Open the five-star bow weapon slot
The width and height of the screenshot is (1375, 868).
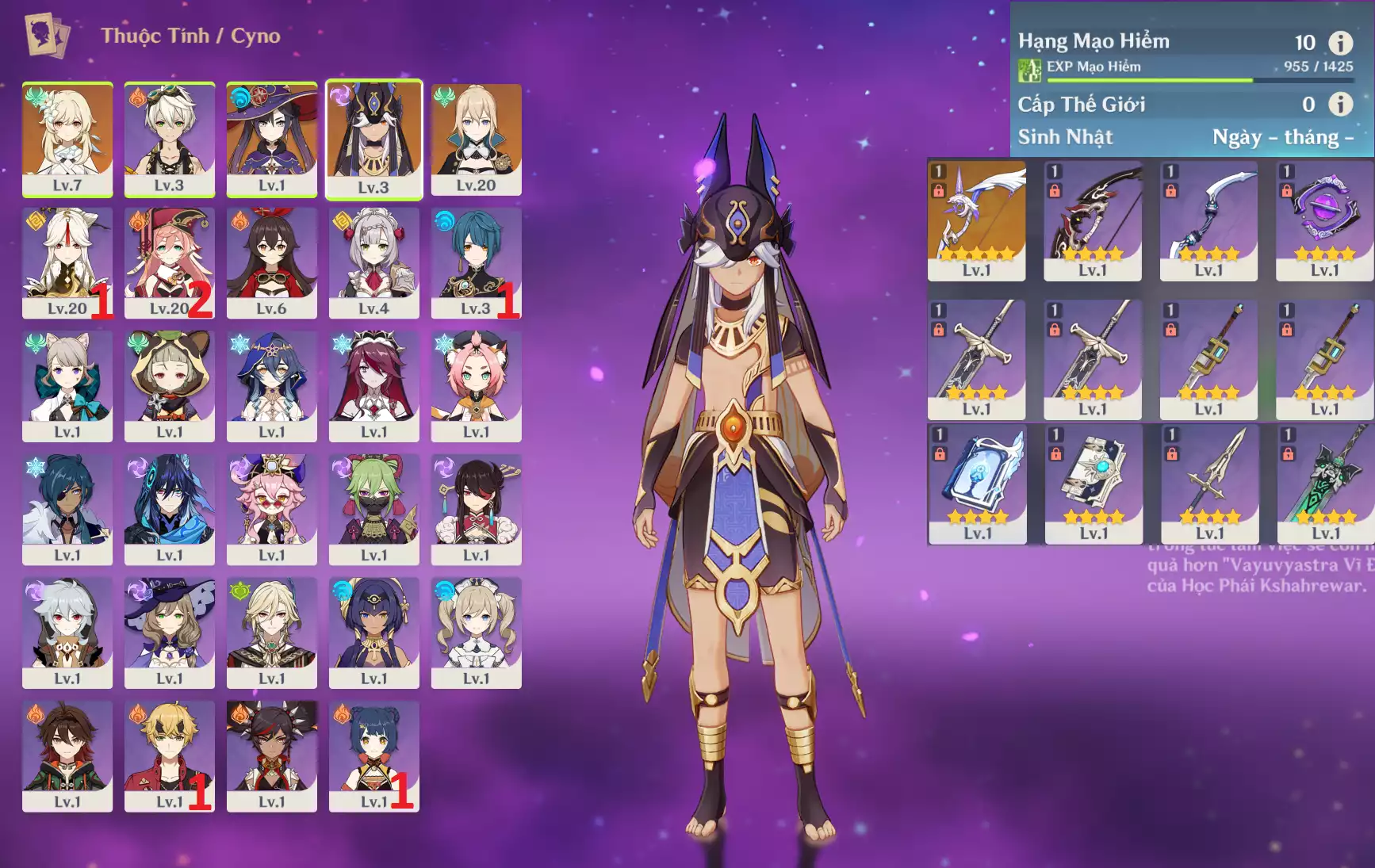pos(976,220)
